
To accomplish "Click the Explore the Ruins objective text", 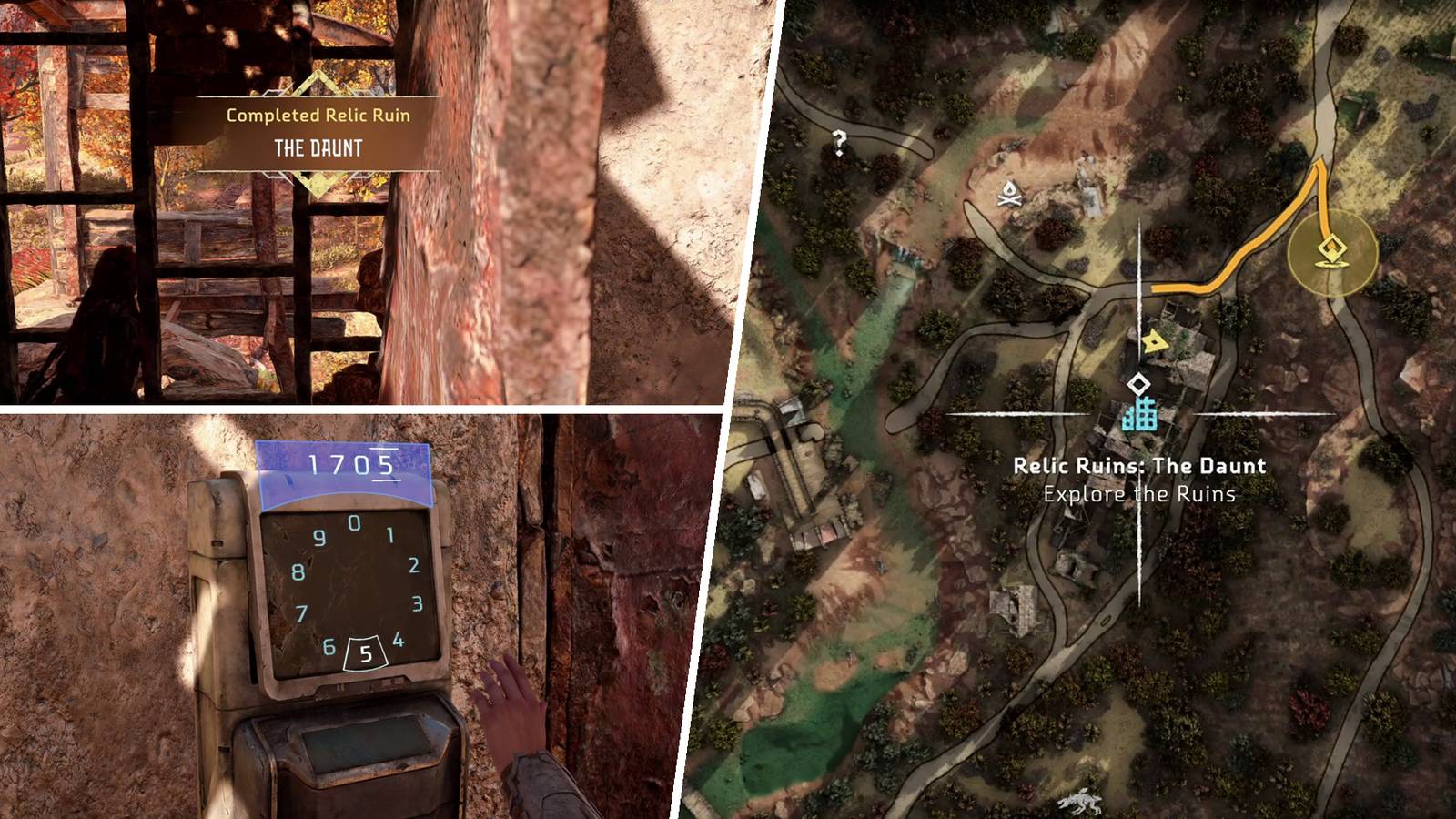I will click(x=1140, y=491).
